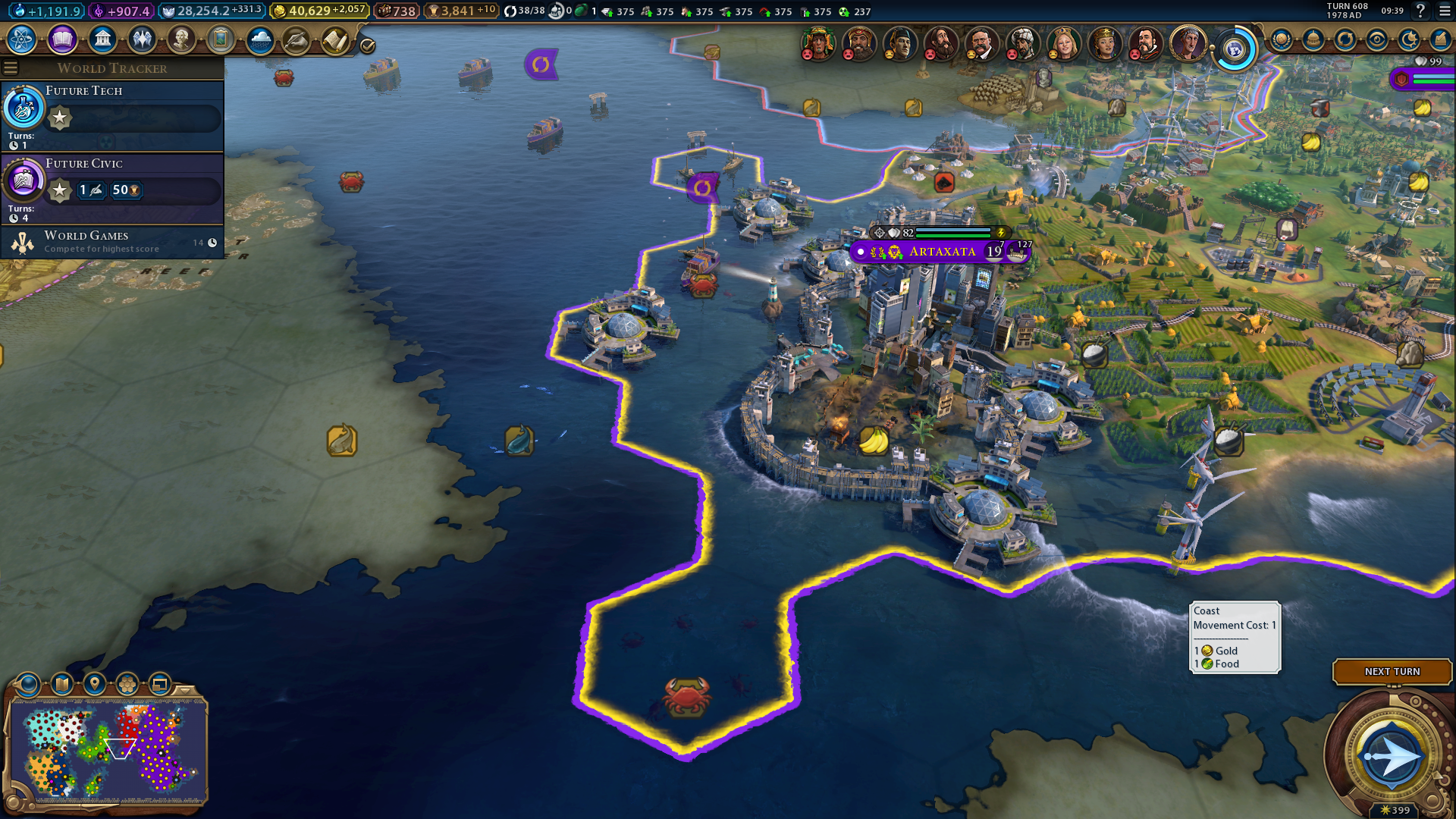Screen dimensions: 1456x819
Task: Open the Civics tree book icon
Action: coord(62,39)
